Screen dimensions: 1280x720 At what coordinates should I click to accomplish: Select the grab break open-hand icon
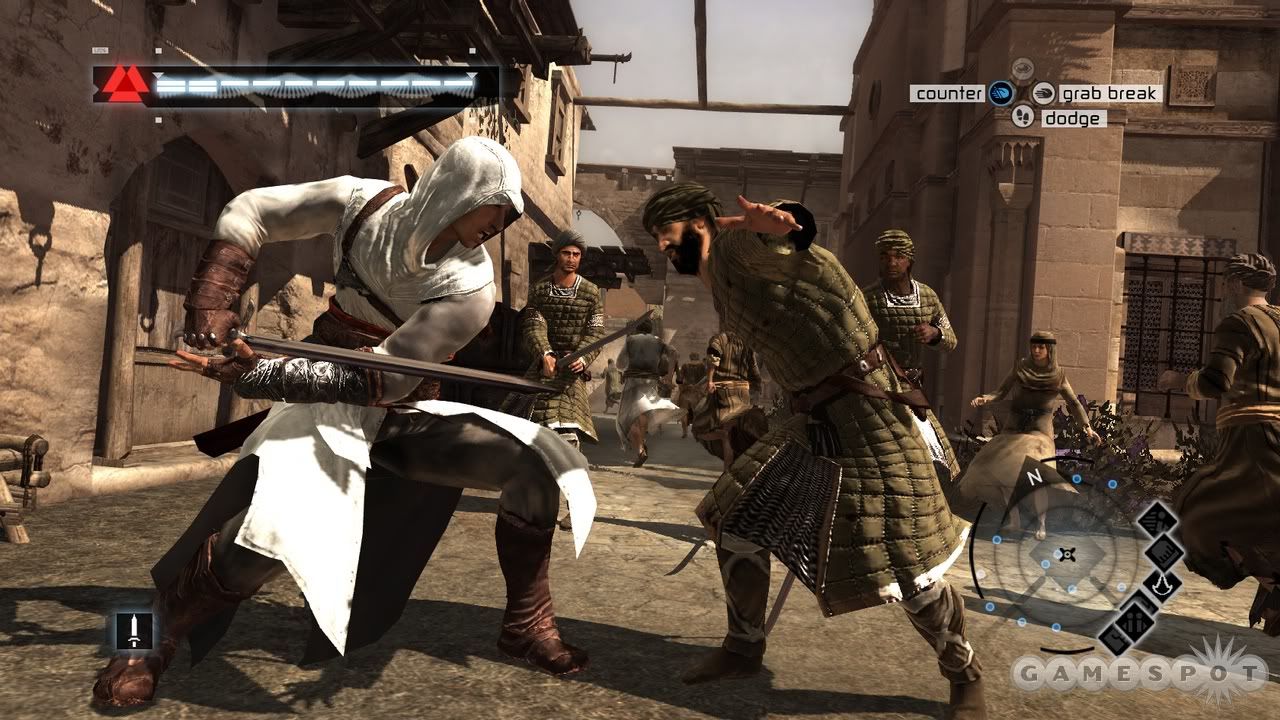(1043, 94)
